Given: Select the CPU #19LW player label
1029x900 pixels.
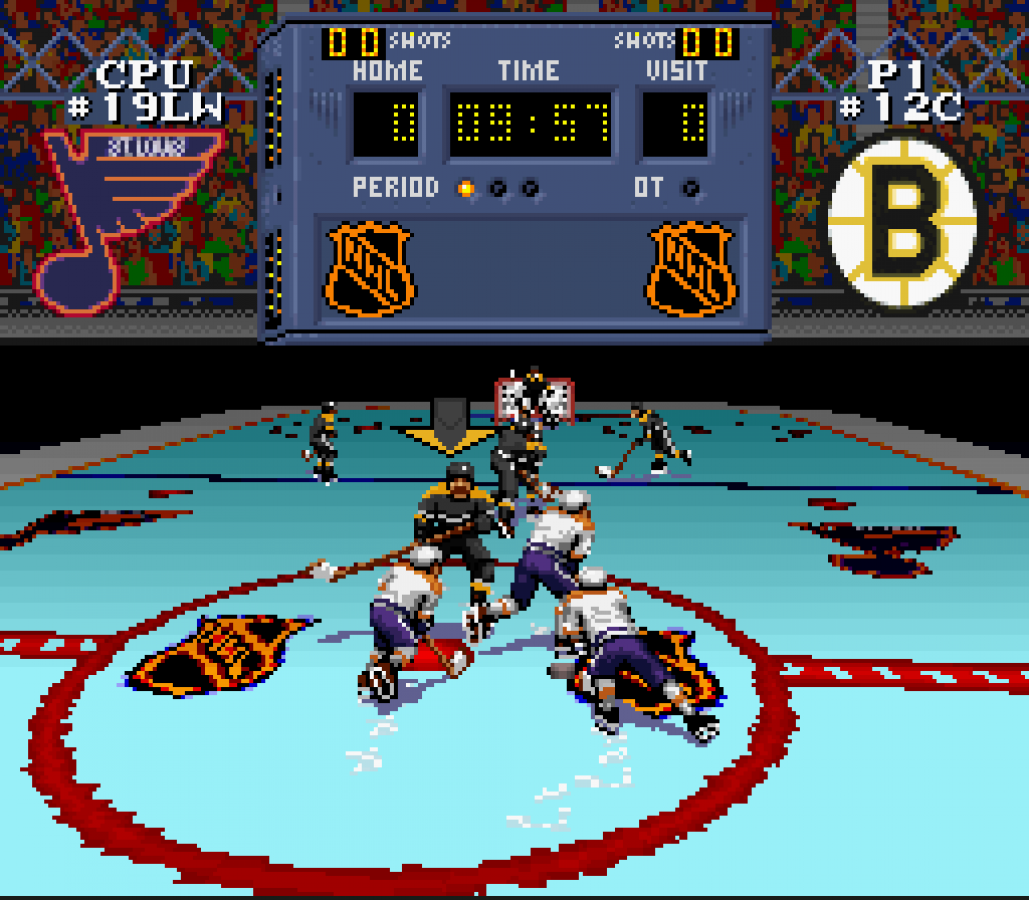Looking at the screenshot, I should (x=146, y=91).
